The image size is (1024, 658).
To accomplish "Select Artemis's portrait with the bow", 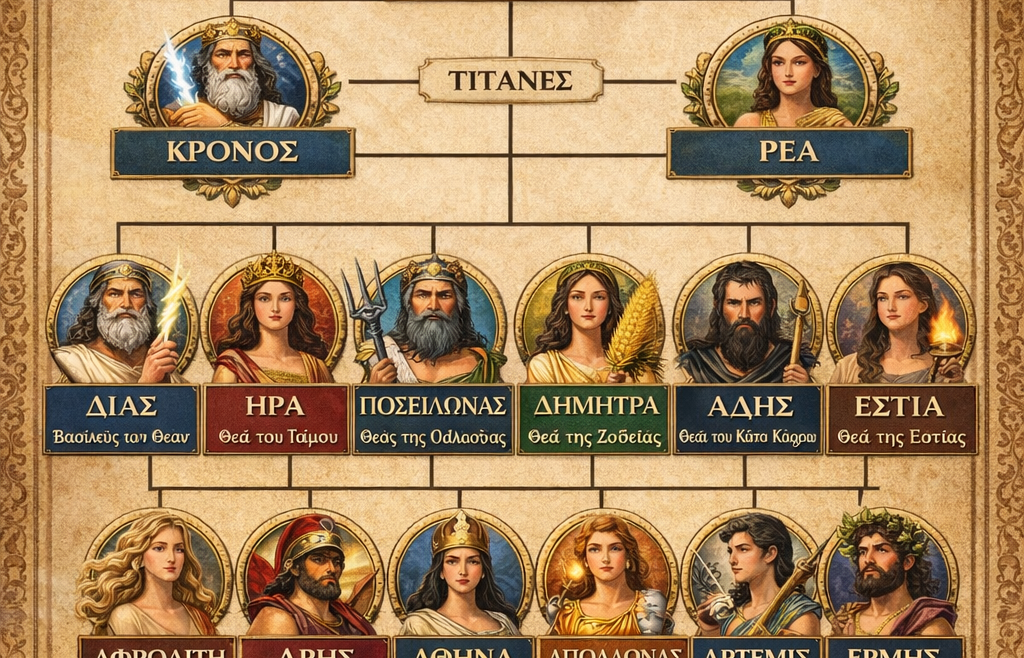I will click(x=756, y=572).
